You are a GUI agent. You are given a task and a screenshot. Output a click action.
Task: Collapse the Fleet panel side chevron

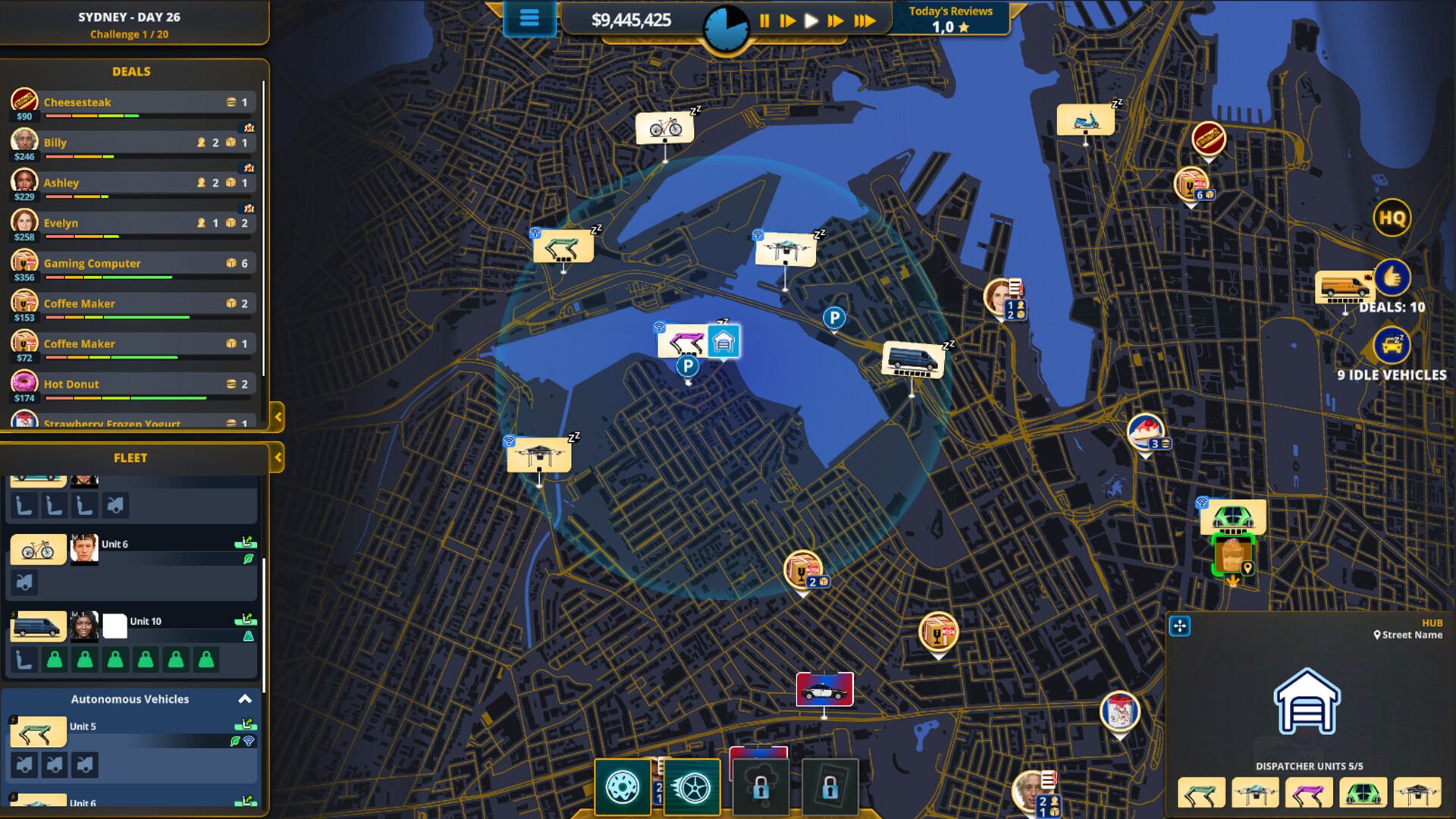tap(278, 458)
